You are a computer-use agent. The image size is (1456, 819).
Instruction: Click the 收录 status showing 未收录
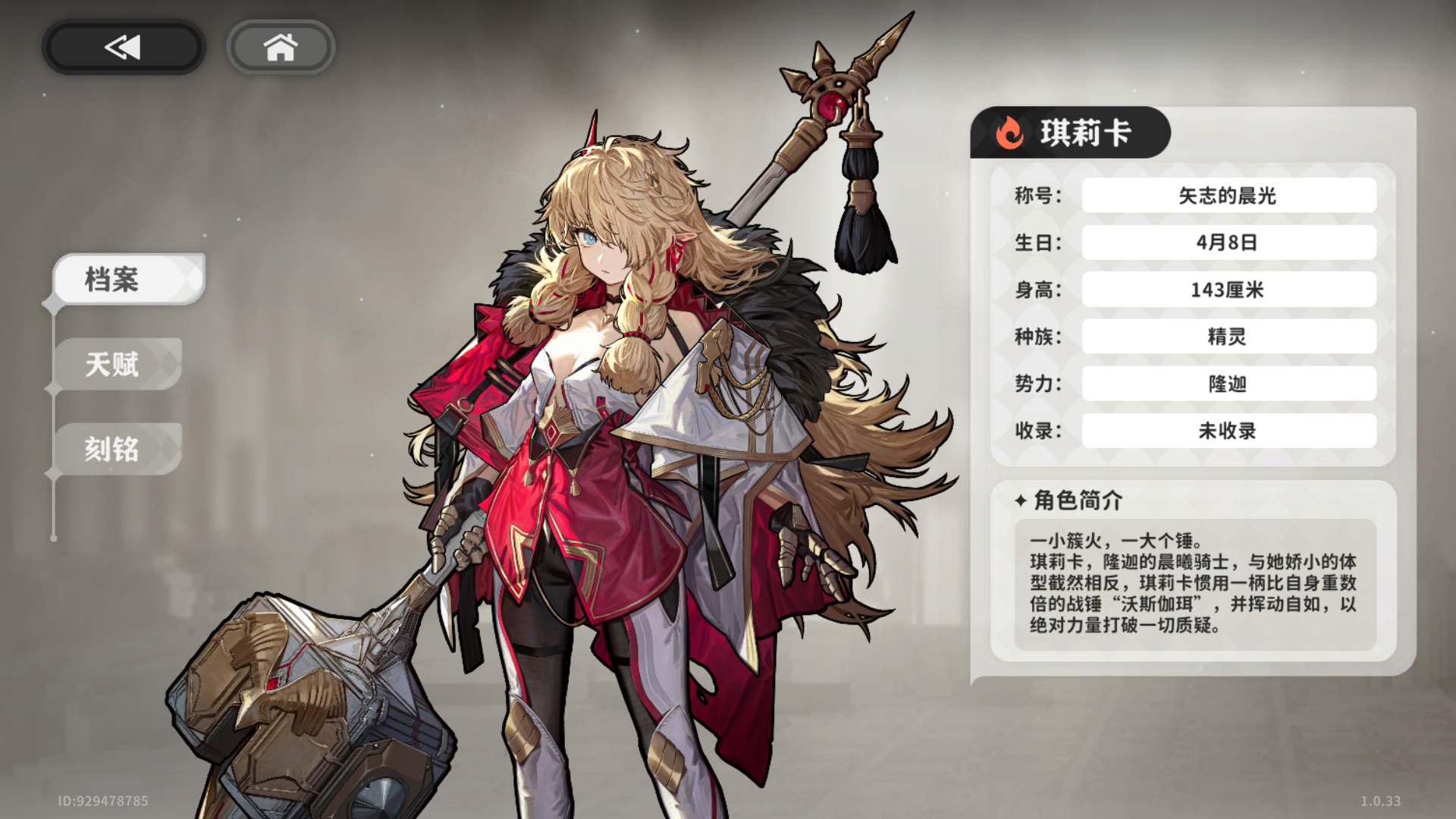[1228, 431]
